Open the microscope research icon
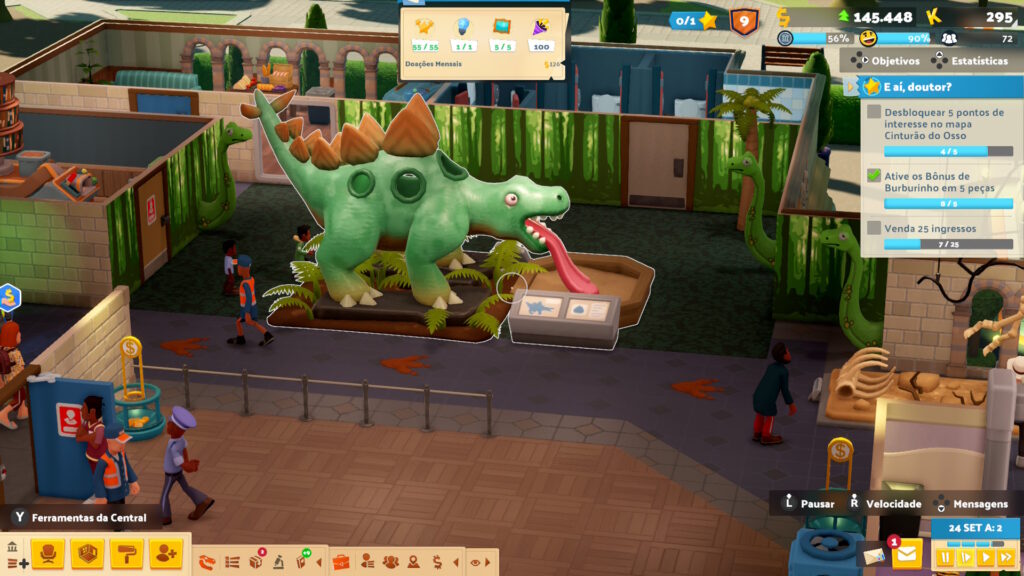This screenshot has width=1024, height=576. 278,562
